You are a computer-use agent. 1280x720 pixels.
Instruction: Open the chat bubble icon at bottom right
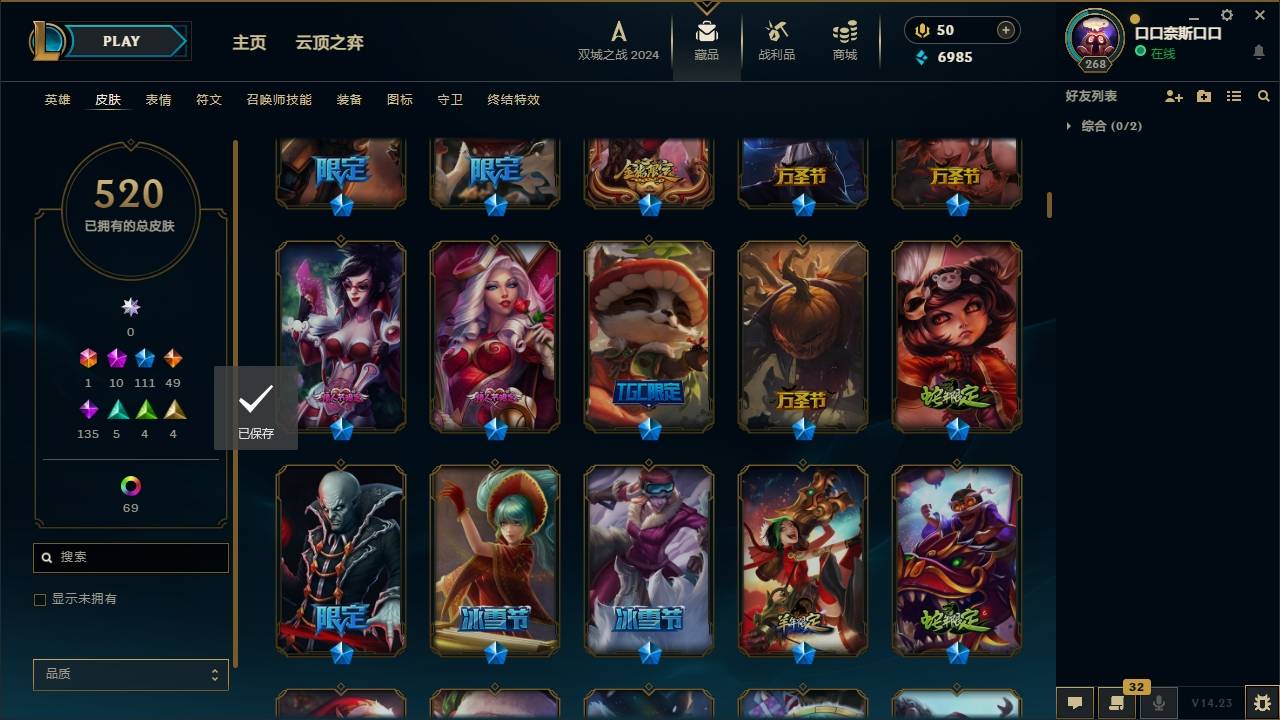click(x=1075, y=703)
